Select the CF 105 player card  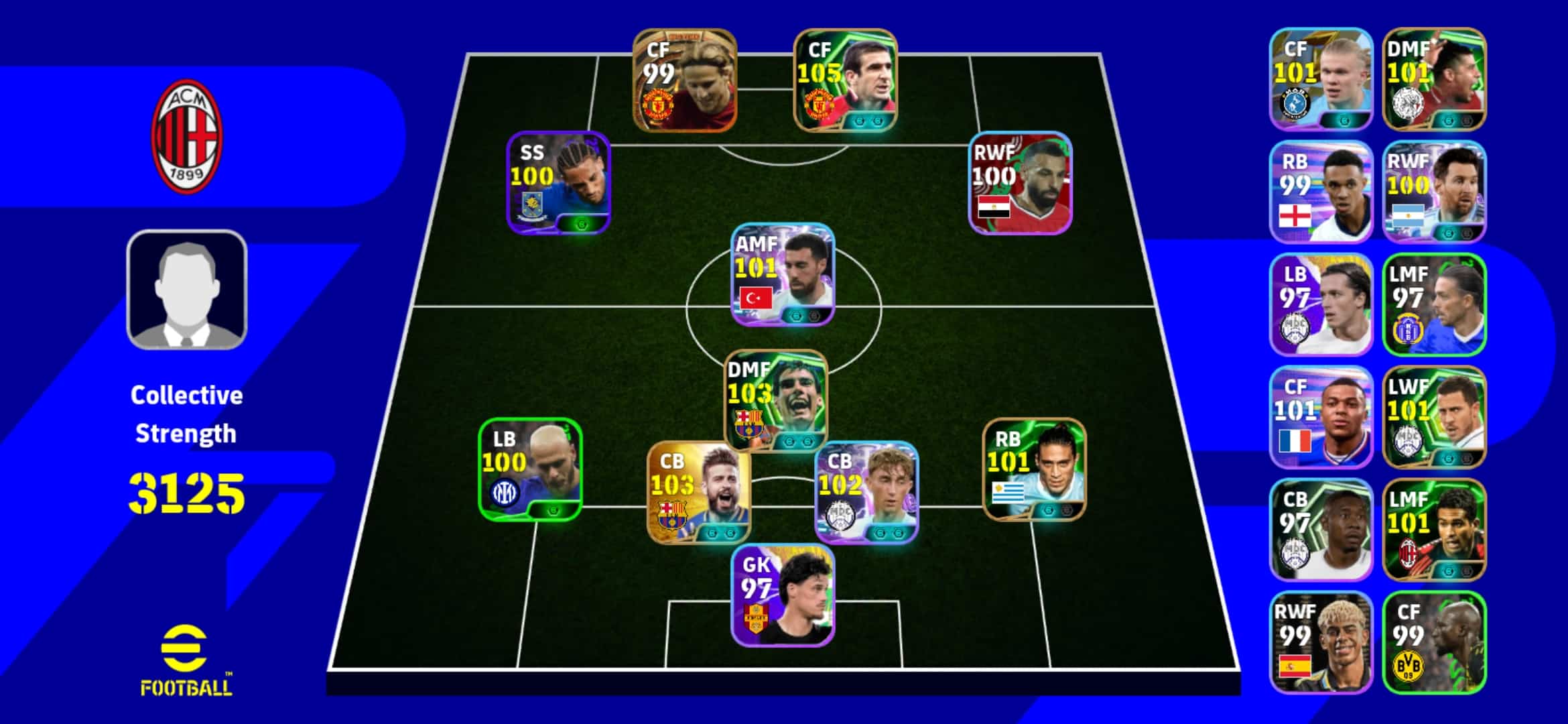point(845,80)
